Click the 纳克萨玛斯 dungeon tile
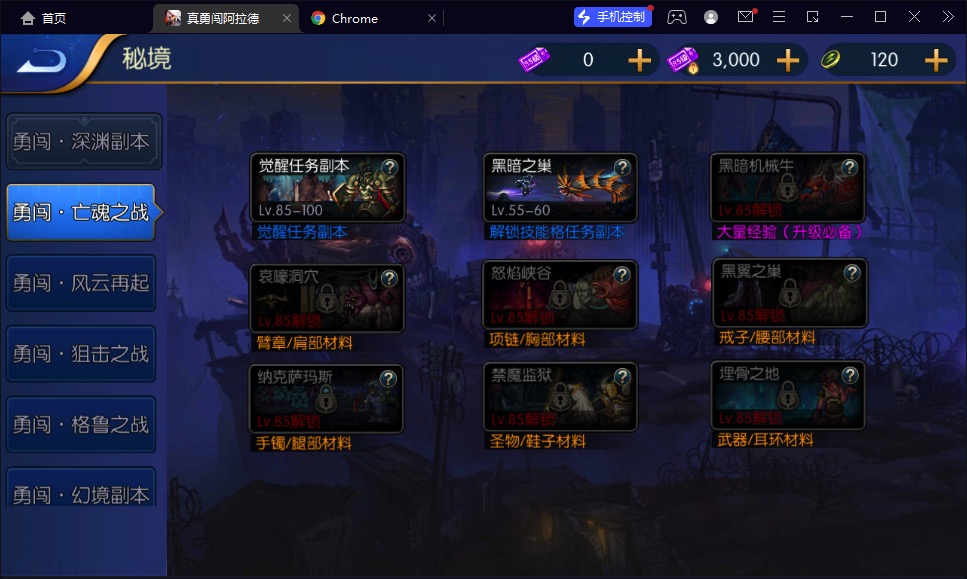 tap(327, 399)
